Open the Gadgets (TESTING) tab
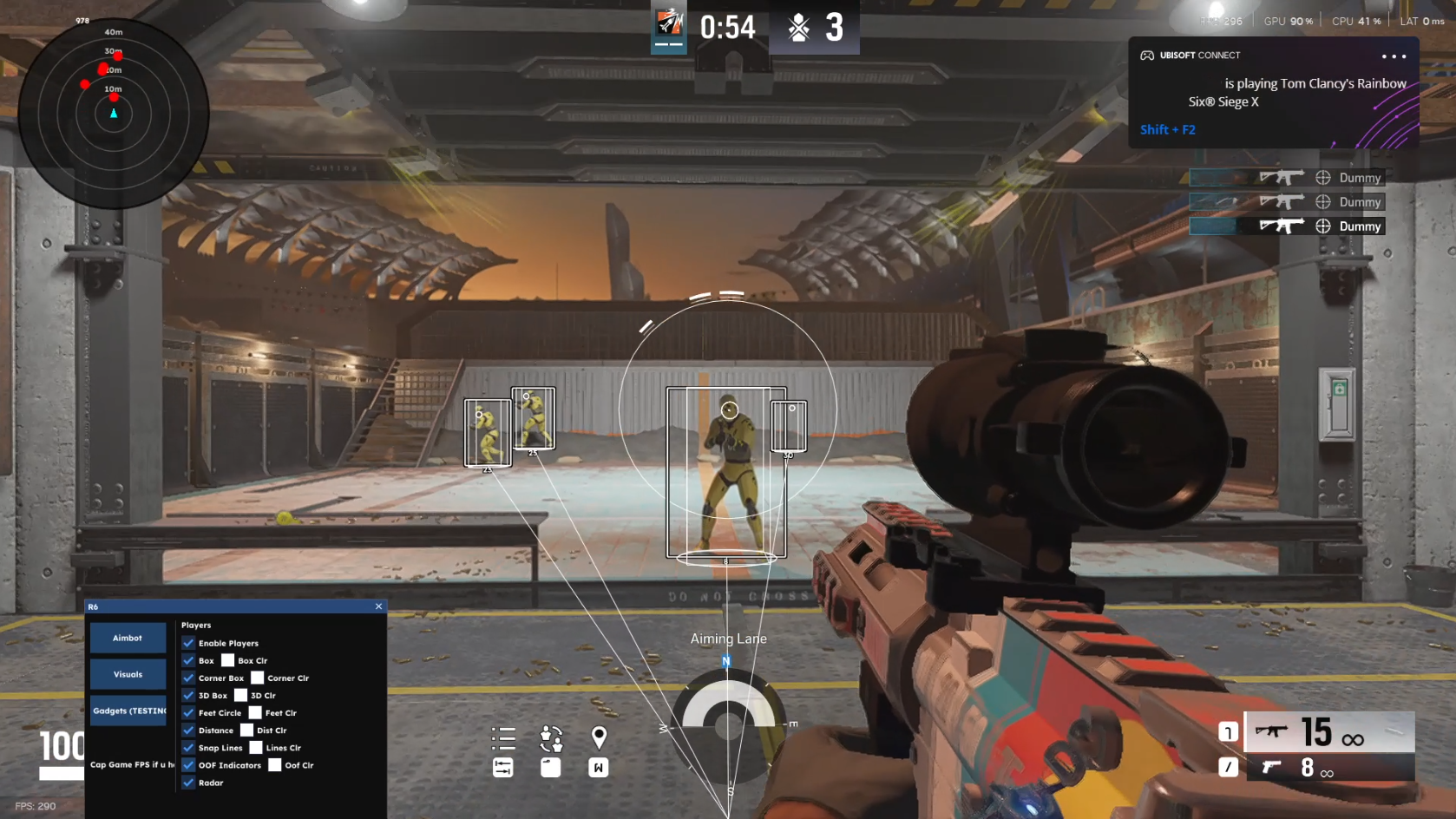 click(128, 711)
